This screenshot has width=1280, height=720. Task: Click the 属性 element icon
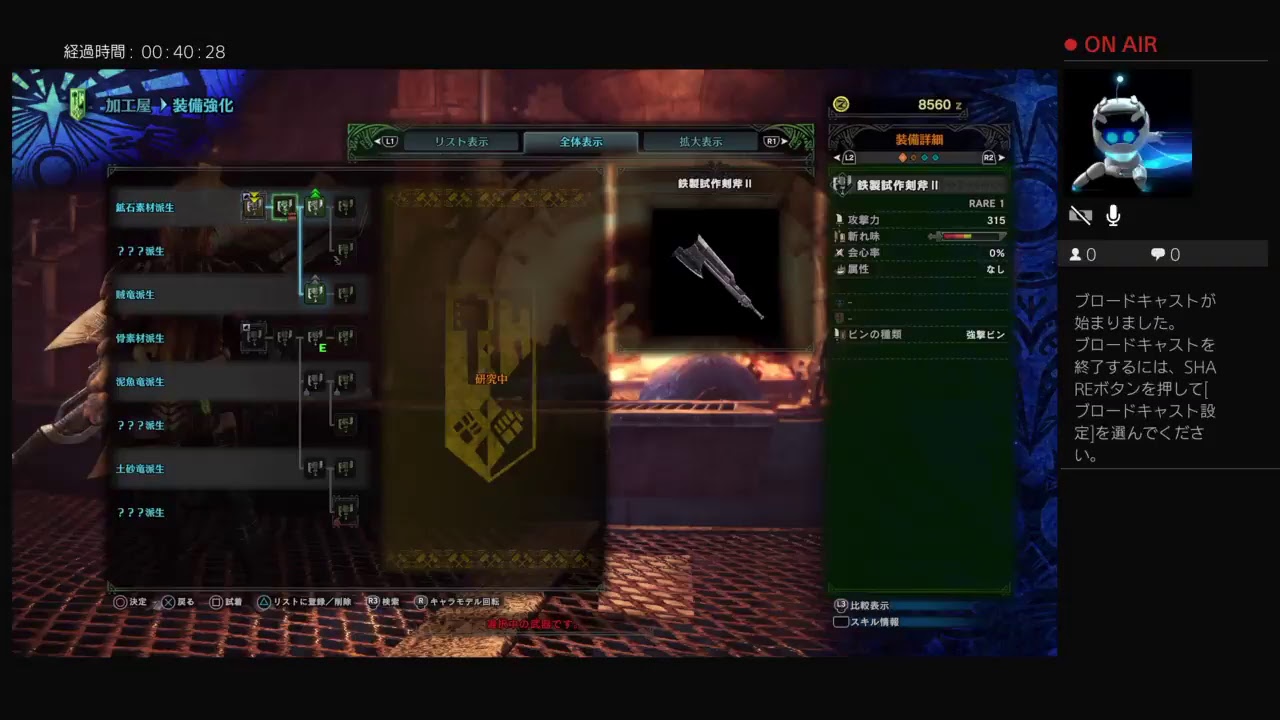[840, 269]
